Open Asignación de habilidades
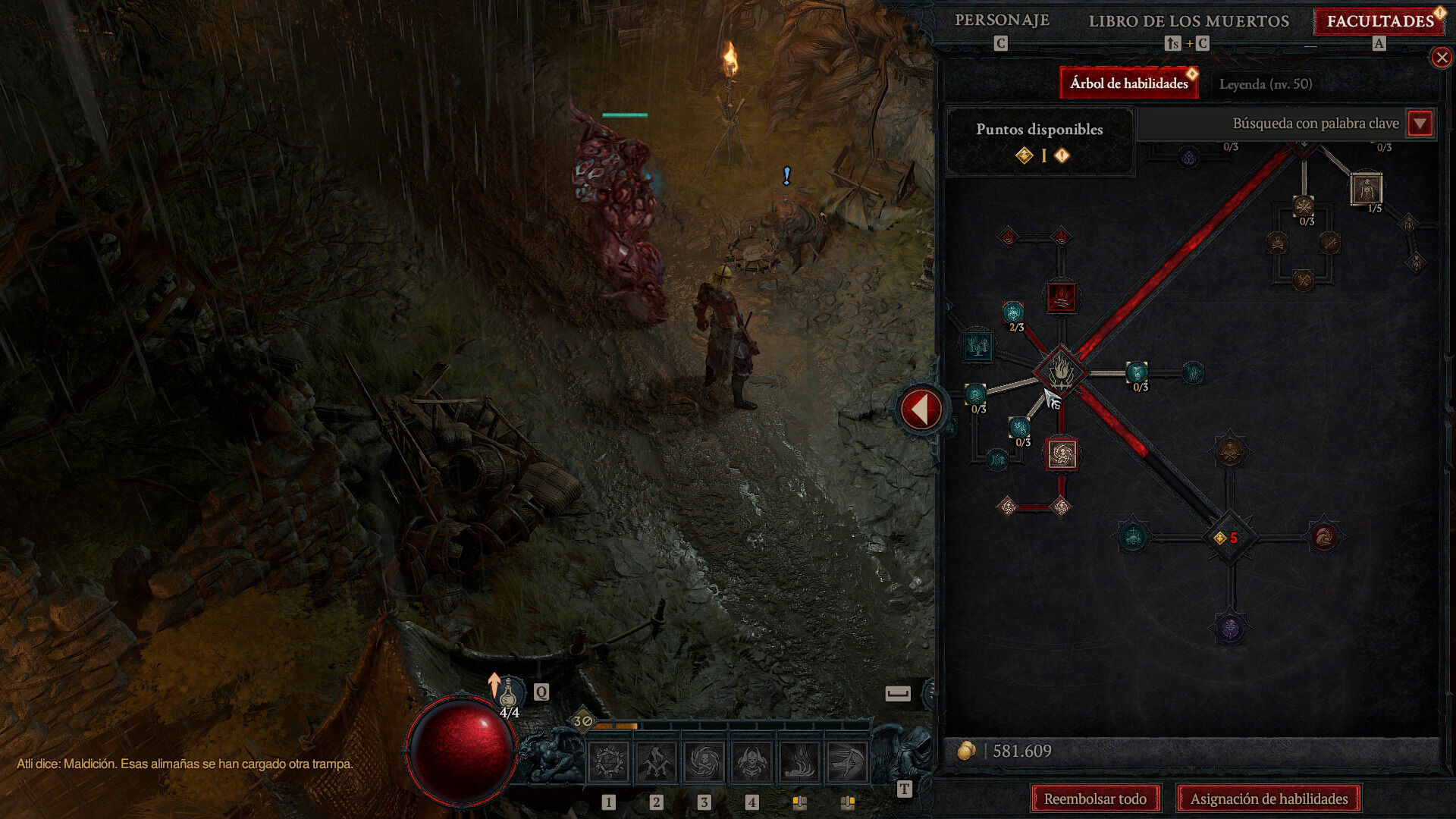Image resolution: width=1456 pixels, height=819 pixels. [x=1269, y=799]
